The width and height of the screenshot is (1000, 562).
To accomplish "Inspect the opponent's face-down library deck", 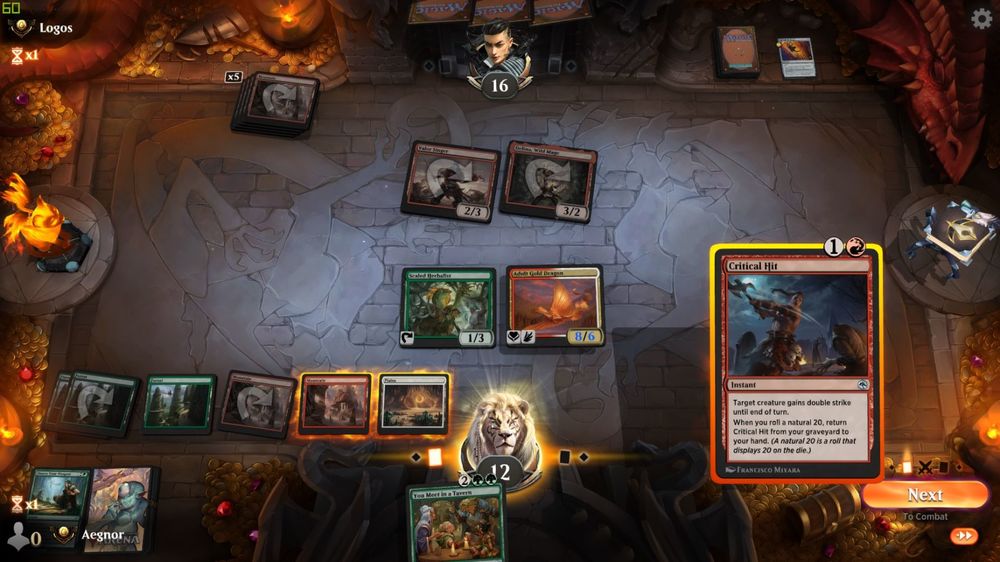I will [x=735, y=52].
